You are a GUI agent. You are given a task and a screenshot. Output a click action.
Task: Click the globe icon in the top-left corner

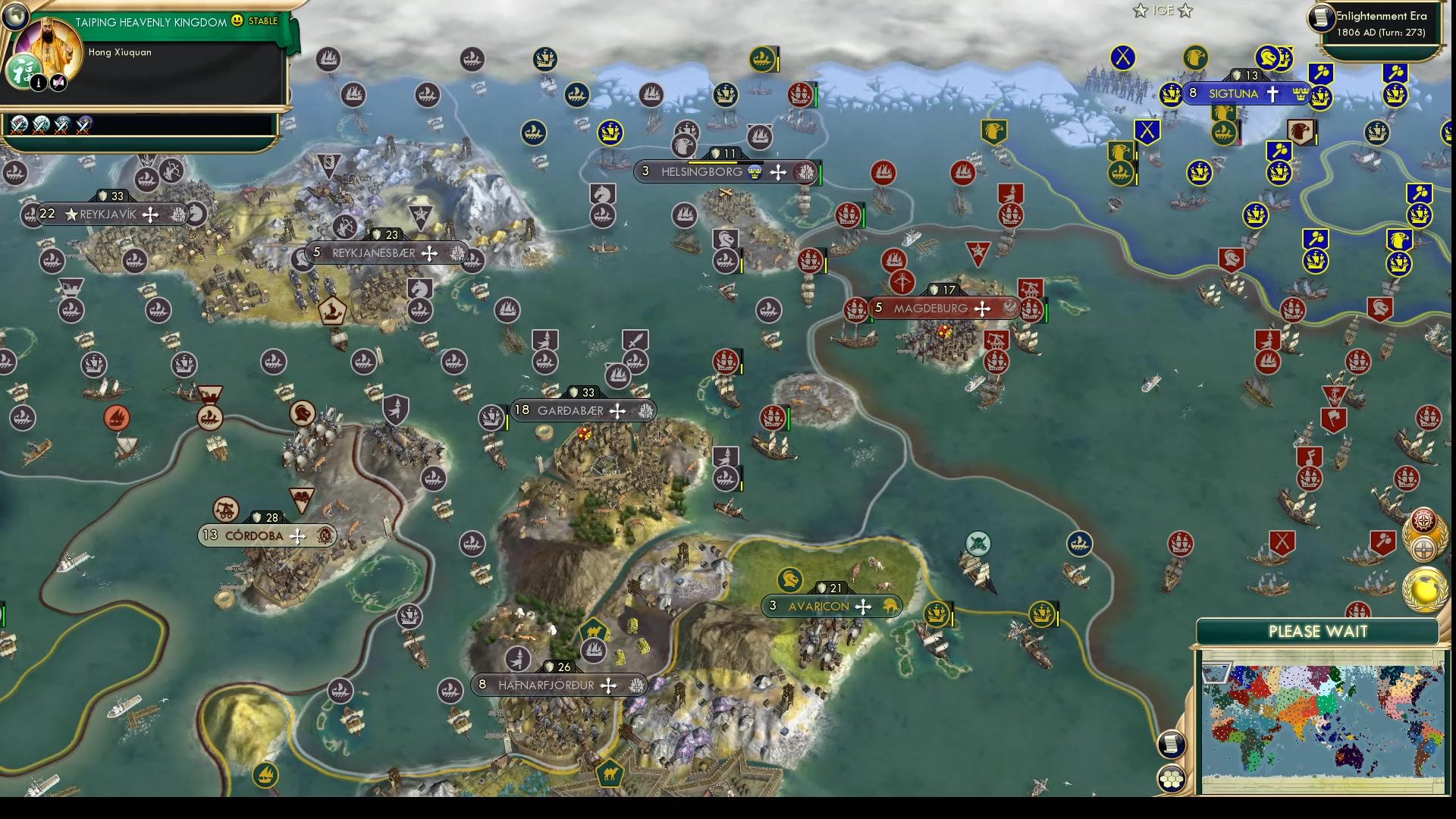coord(15,17)
